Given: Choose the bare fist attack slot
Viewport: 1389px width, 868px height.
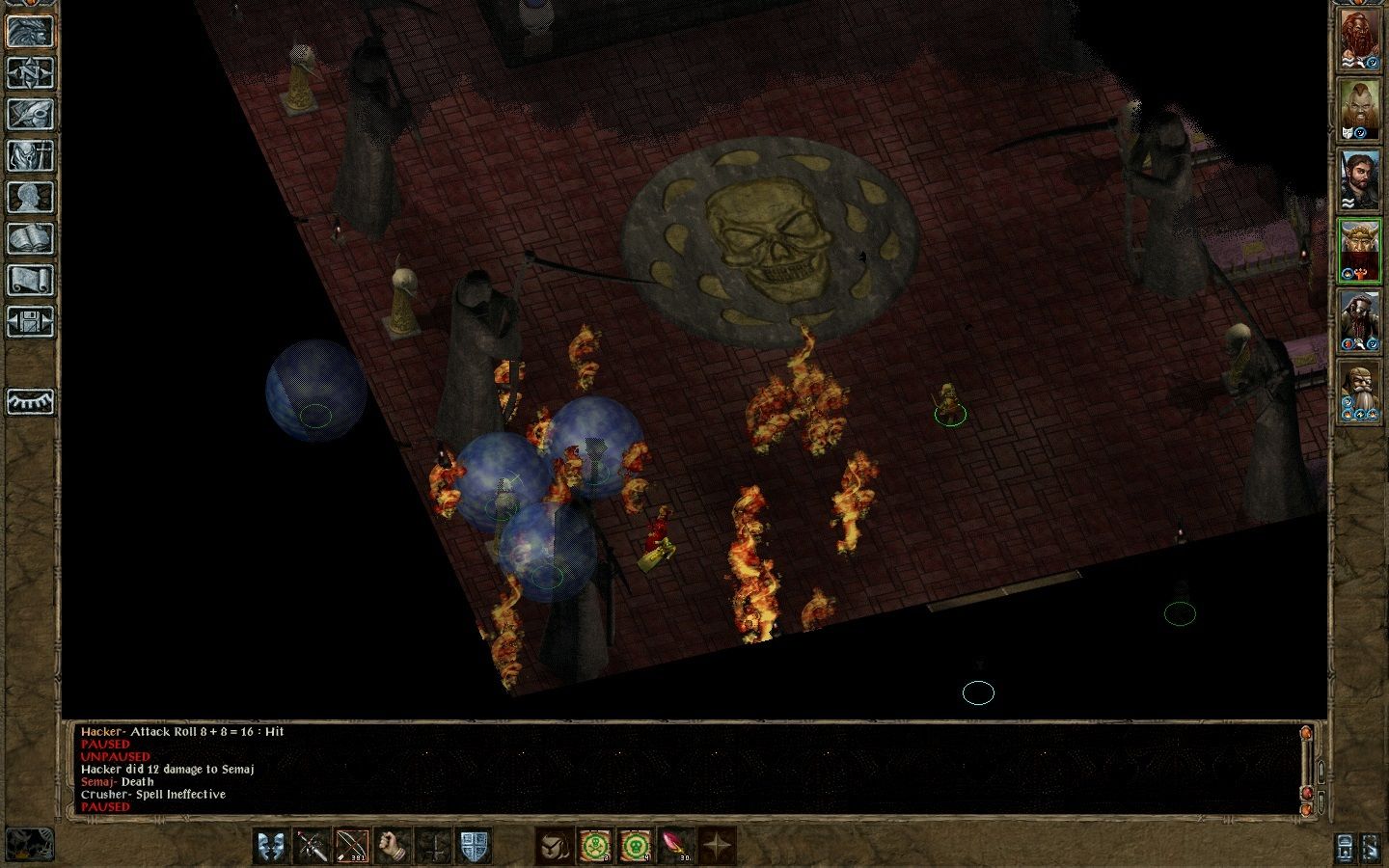Looking at the screenshot, I should [x=394, y=846].
